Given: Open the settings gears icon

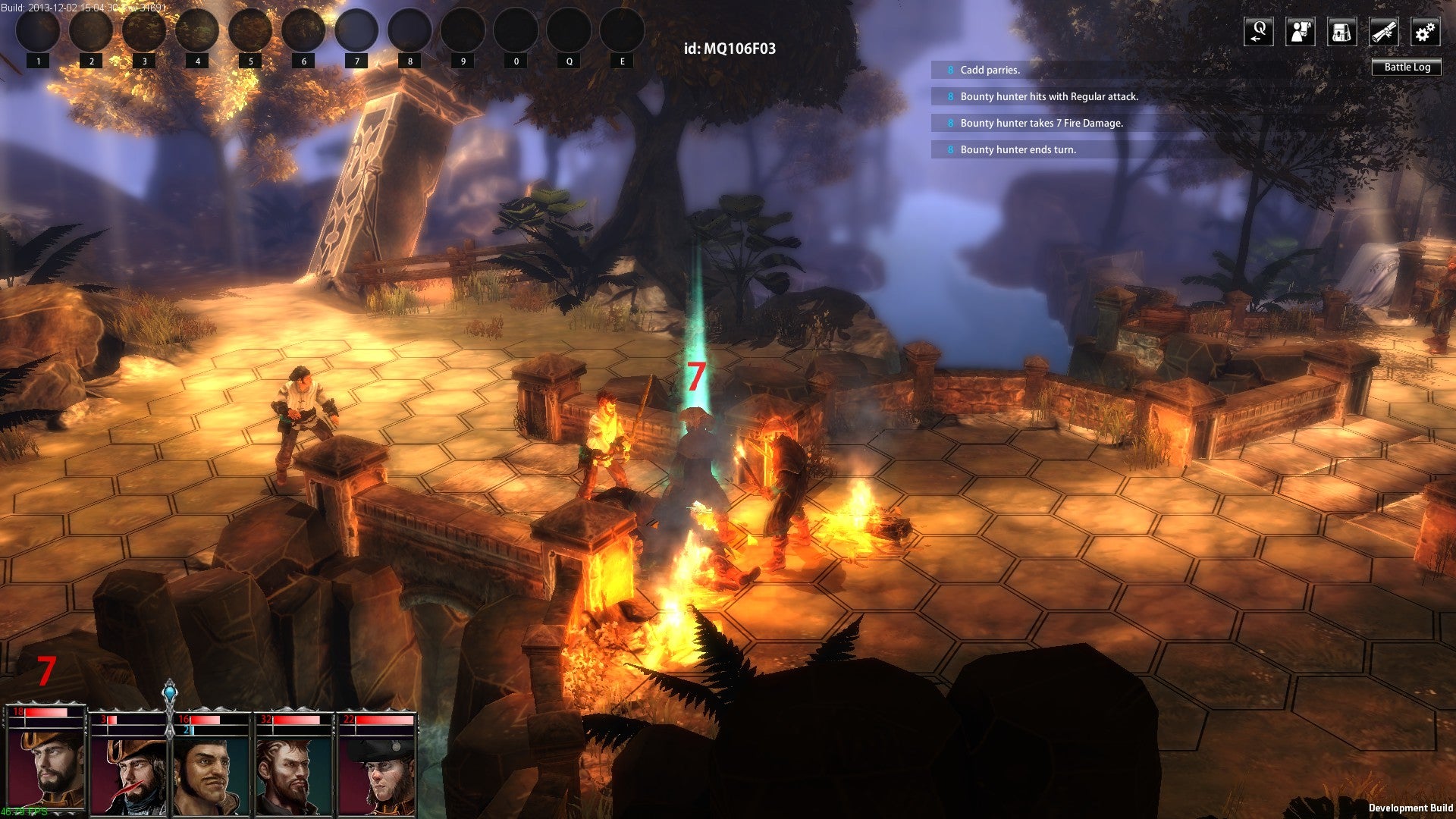Looking at the screenshot, I should point(1425,33).
